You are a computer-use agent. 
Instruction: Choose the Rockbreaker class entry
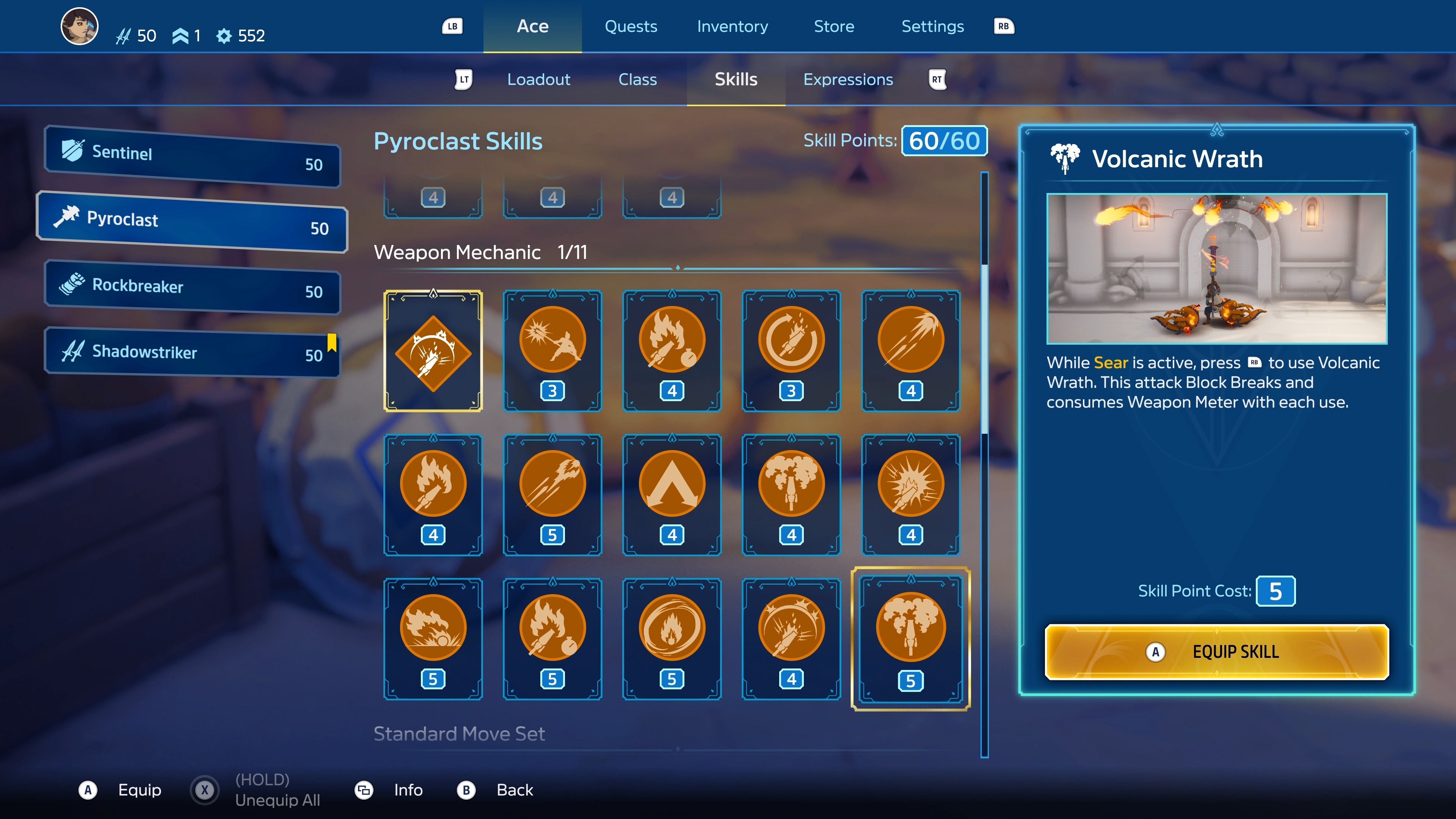(x=192, y=288)
